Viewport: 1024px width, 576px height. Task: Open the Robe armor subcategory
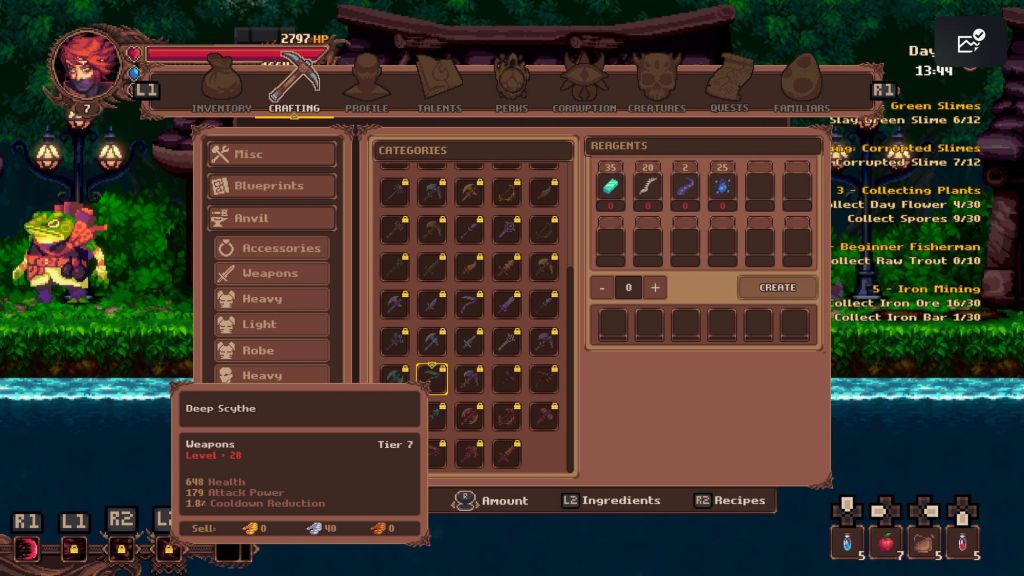point(272,350)
